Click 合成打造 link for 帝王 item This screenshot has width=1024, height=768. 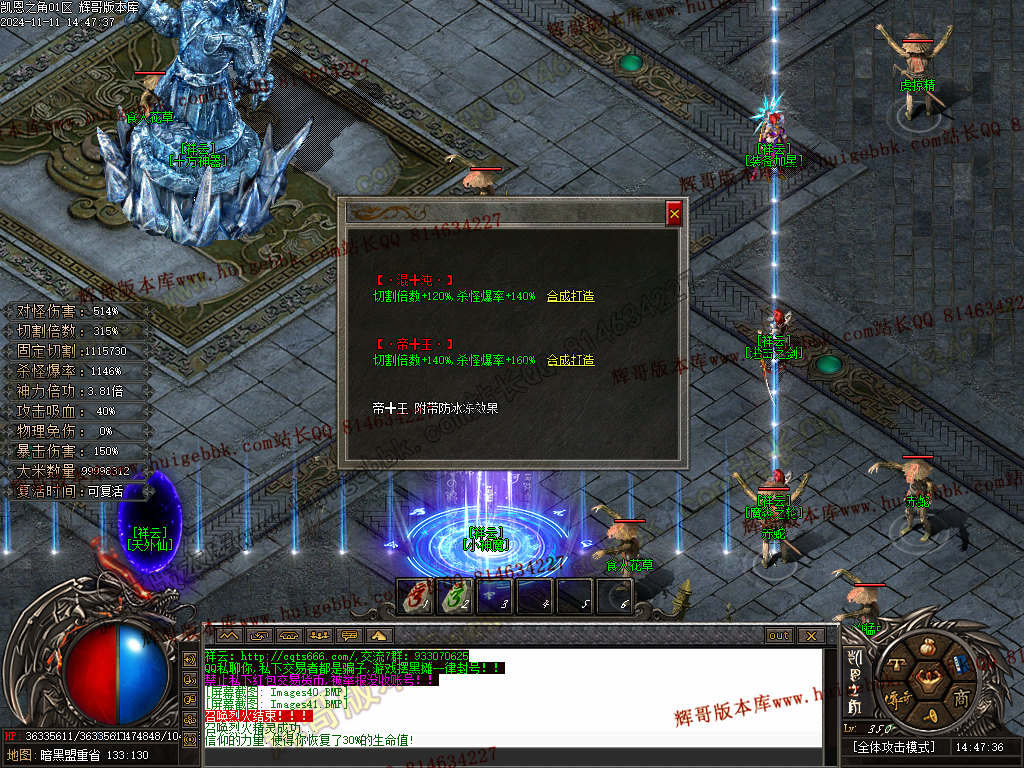[570, 360]
